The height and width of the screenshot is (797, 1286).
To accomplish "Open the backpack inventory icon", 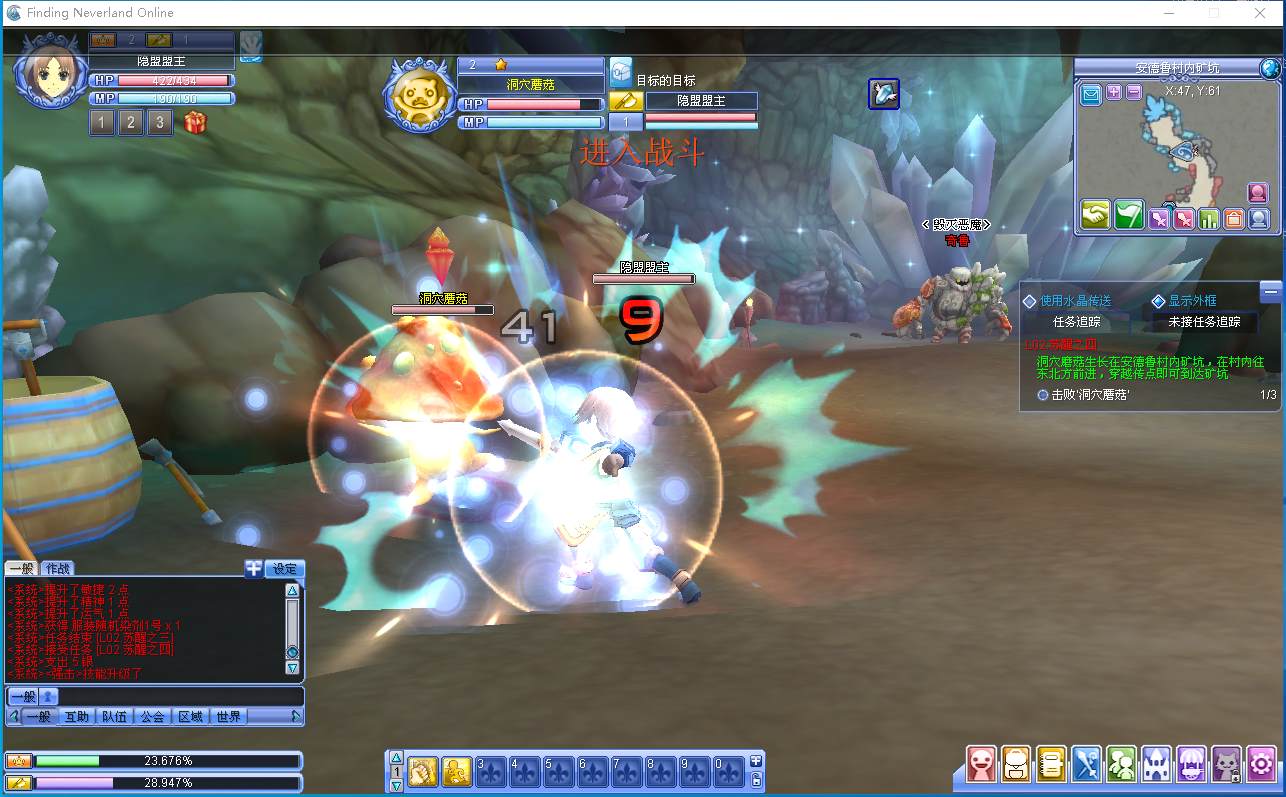I will tap(1016, 764).
